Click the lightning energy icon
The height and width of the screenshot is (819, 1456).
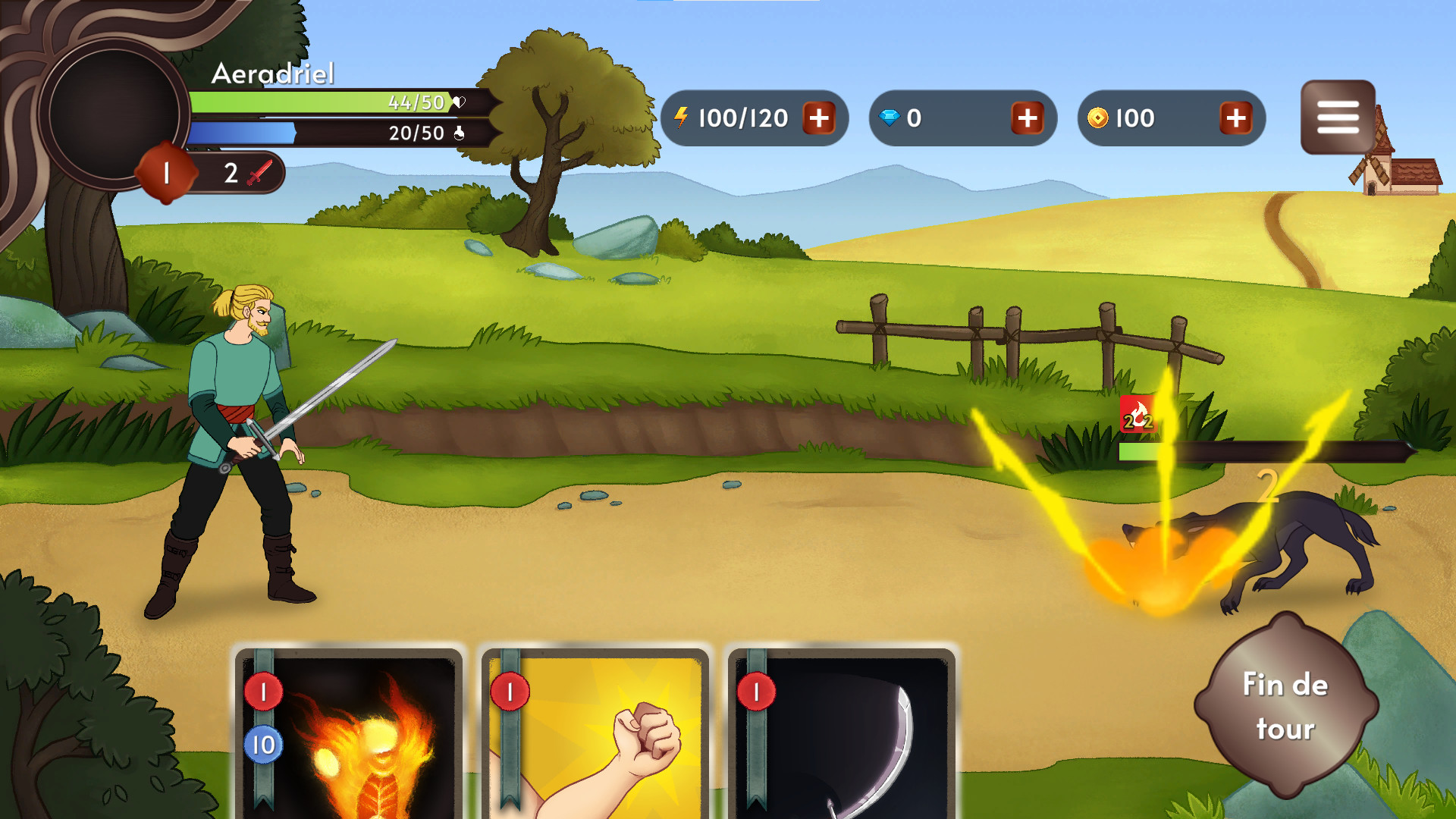pos(682,118)
